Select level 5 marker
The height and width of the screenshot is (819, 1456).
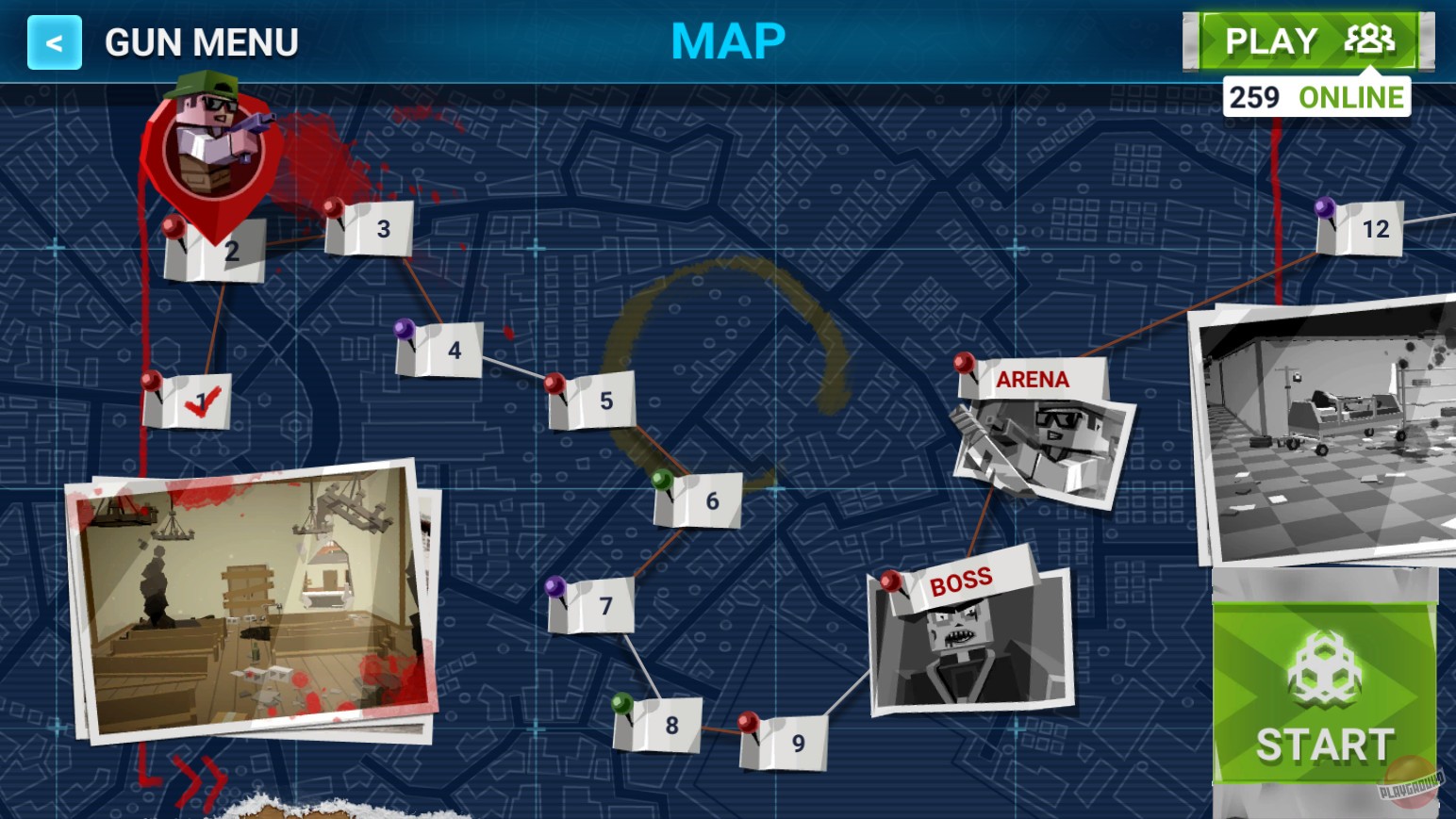pyautogui.click(x=594, y=401)
